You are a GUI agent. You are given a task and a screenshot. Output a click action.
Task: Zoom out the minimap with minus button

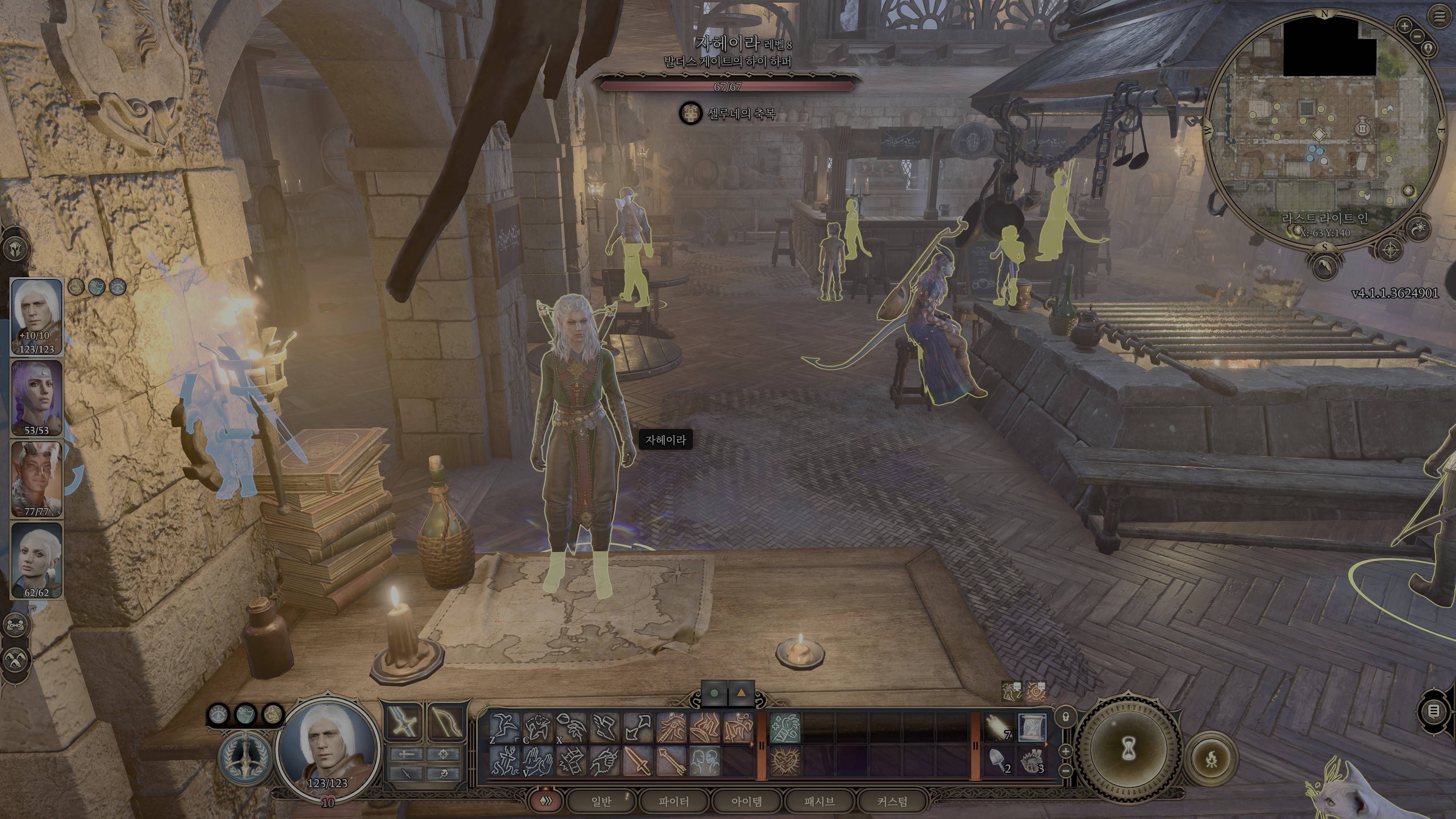pyautogui.click(x=1417, y=37)
